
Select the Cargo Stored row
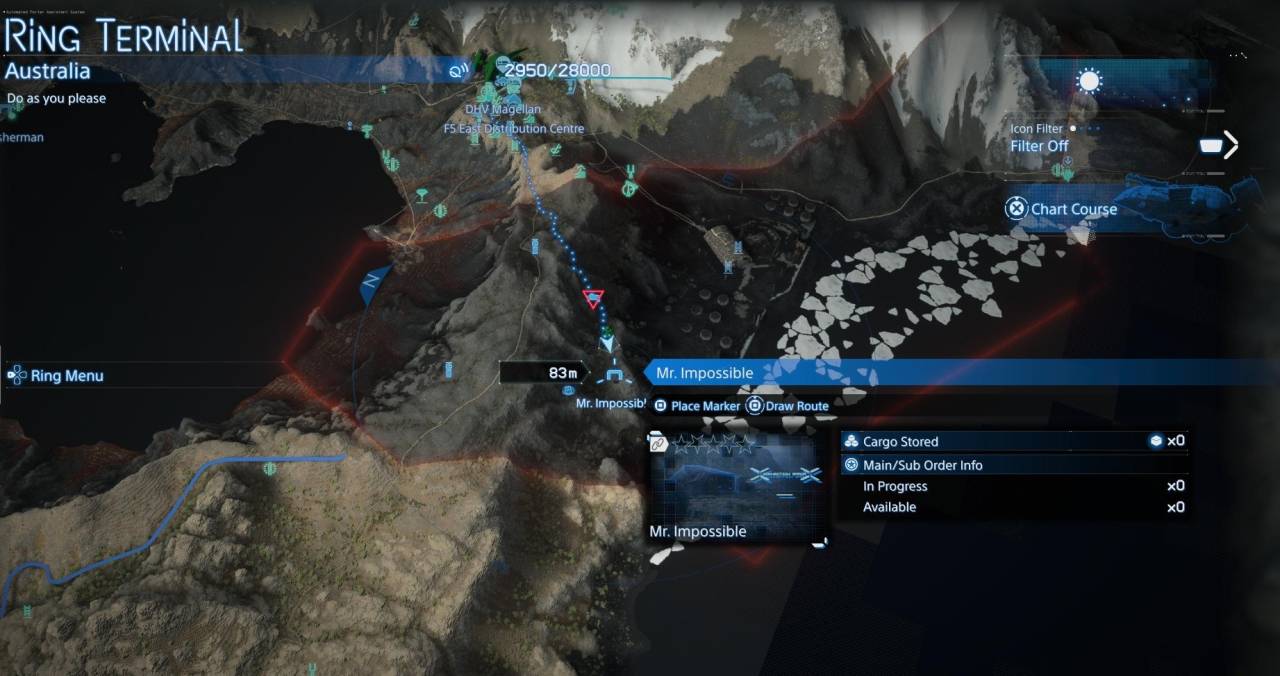click(1012, 441)
